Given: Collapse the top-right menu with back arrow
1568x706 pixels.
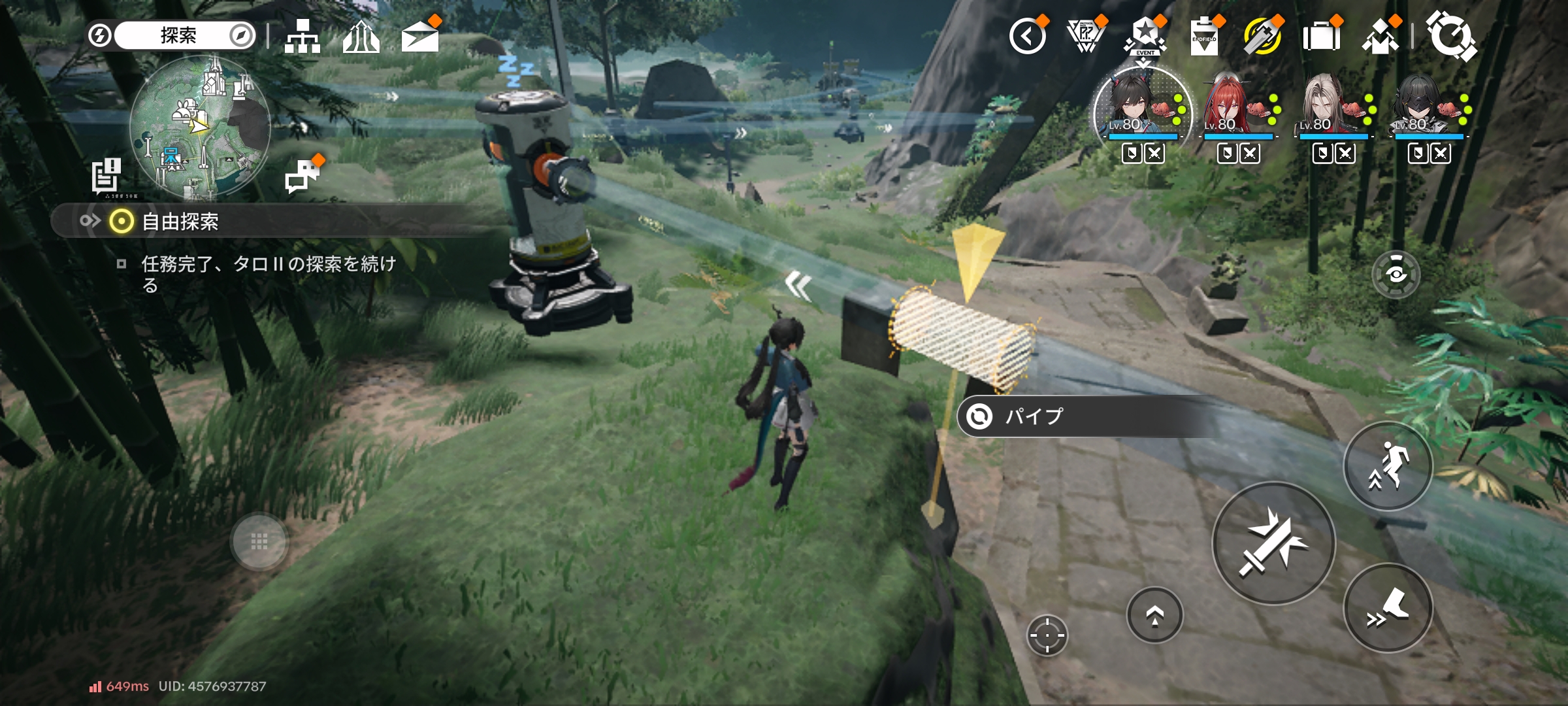Looking at the screenshot, I should click(1027, 37).
